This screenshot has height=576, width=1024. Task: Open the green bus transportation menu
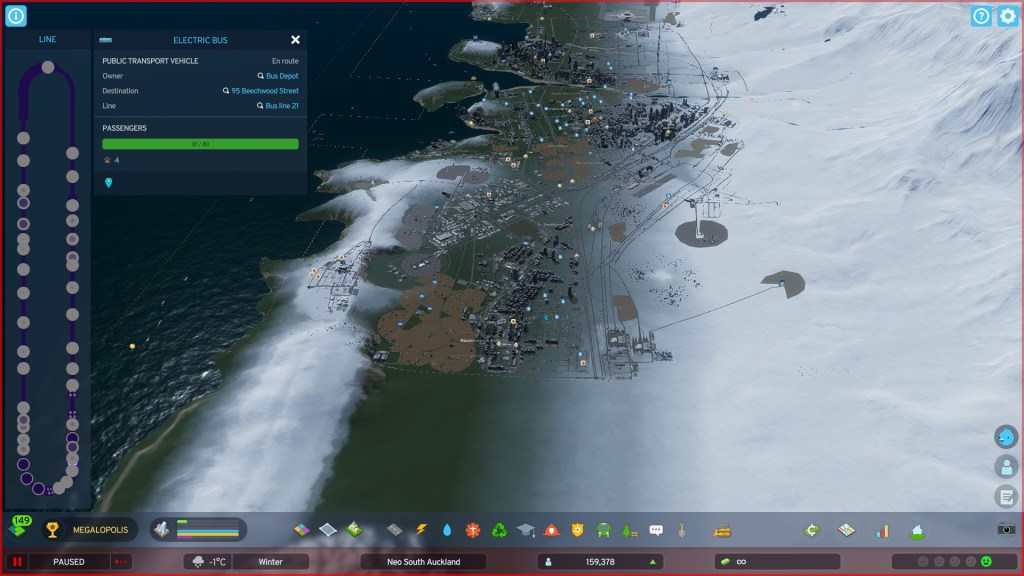(603, 529)
